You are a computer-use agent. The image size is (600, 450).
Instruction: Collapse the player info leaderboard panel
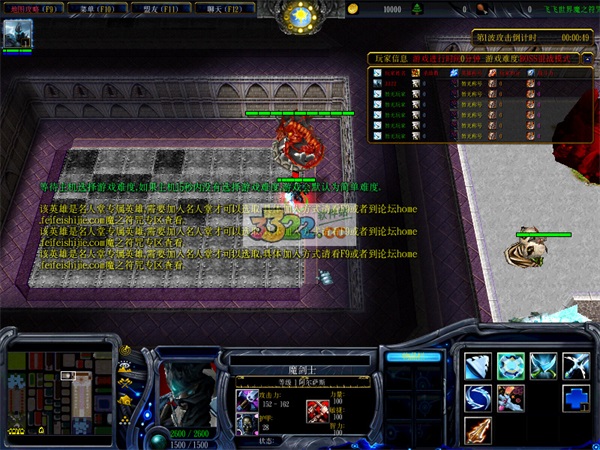[590, 59]
